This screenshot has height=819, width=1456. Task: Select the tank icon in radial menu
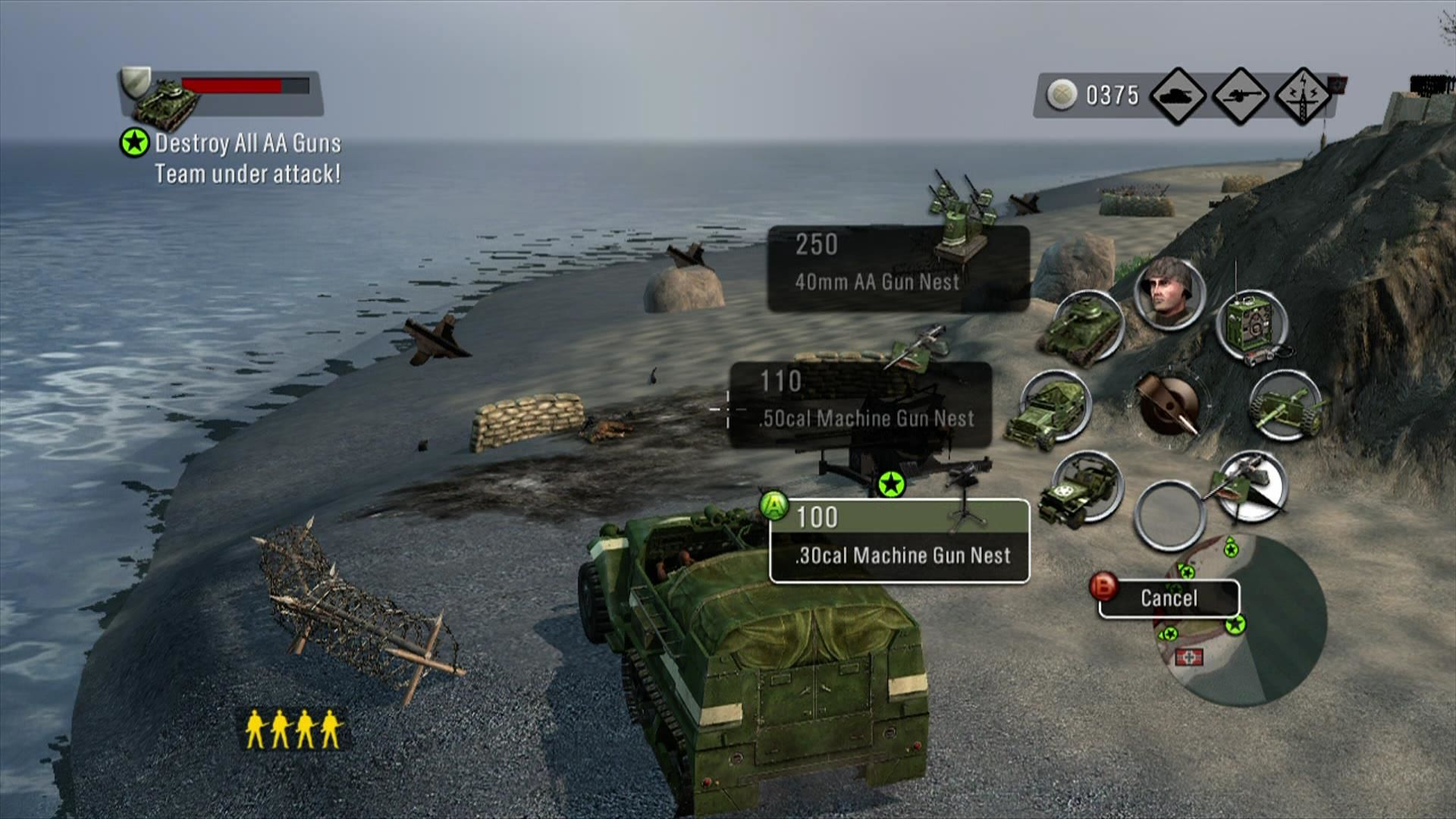(1084, 327)
